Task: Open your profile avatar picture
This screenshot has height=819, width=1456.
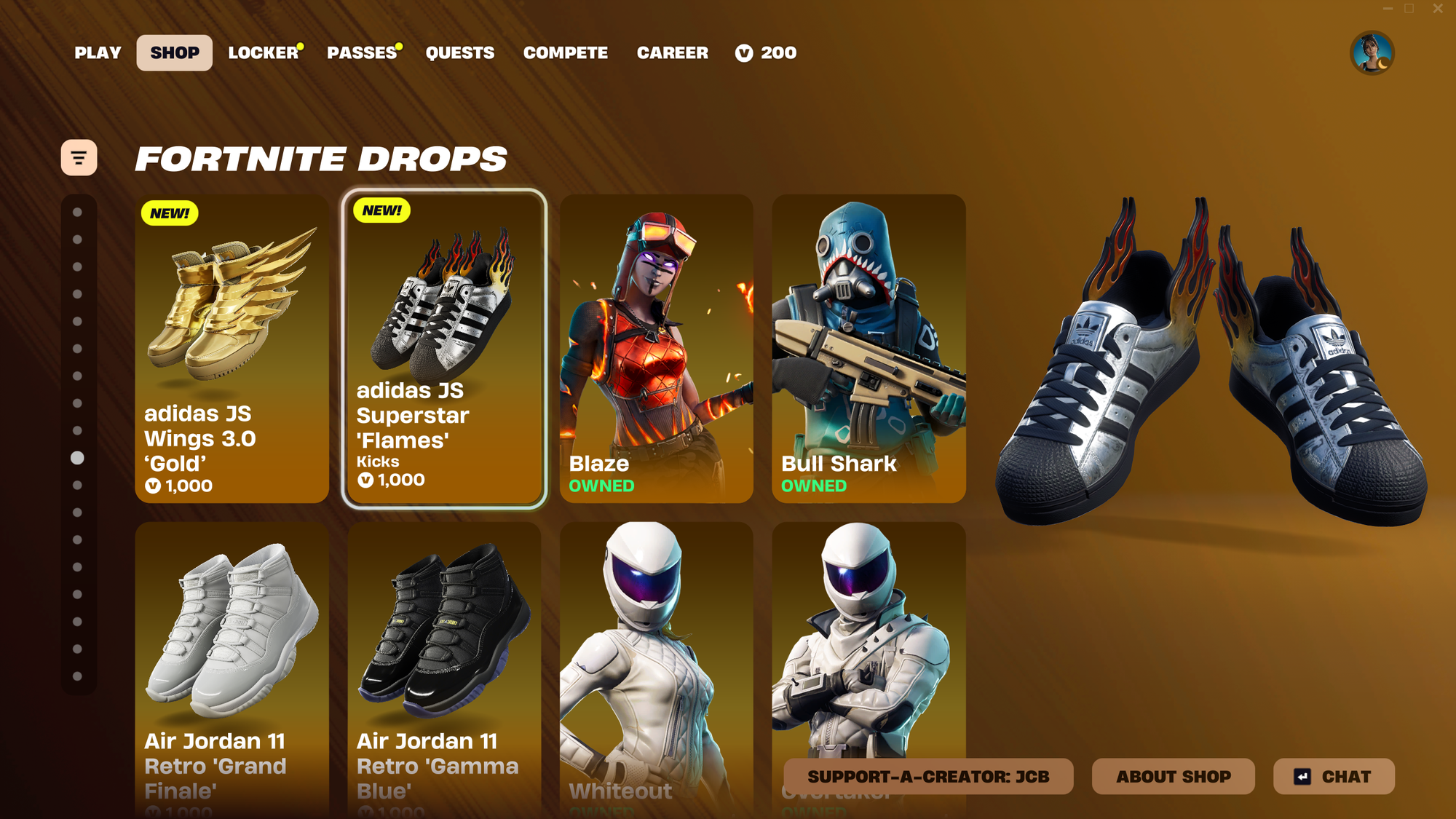Action: pos(1373,52)
